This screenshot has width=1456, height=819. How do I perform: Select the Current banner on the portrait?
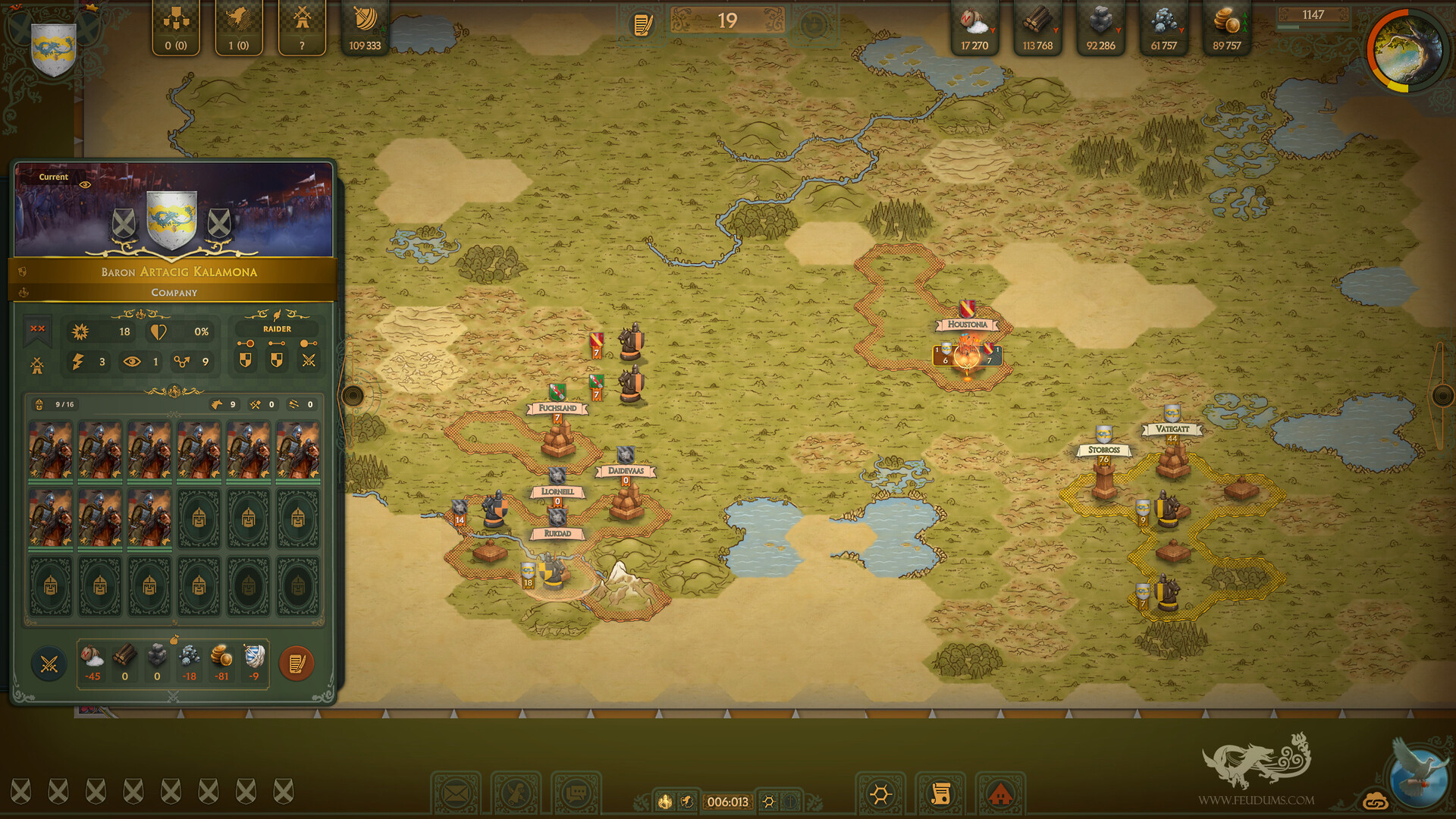[53, 177]
